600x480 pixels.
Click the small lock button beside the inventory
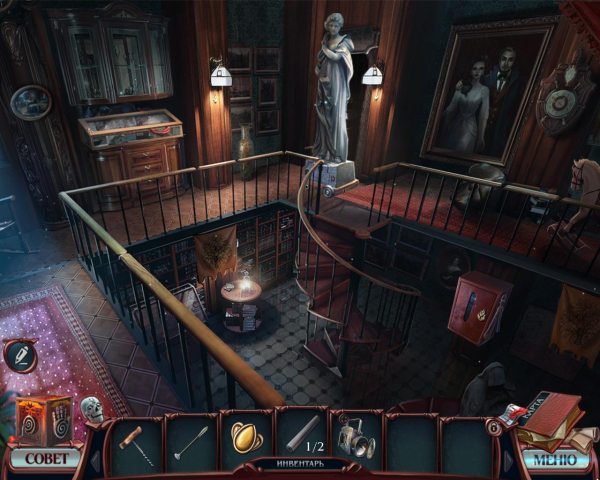494,425
